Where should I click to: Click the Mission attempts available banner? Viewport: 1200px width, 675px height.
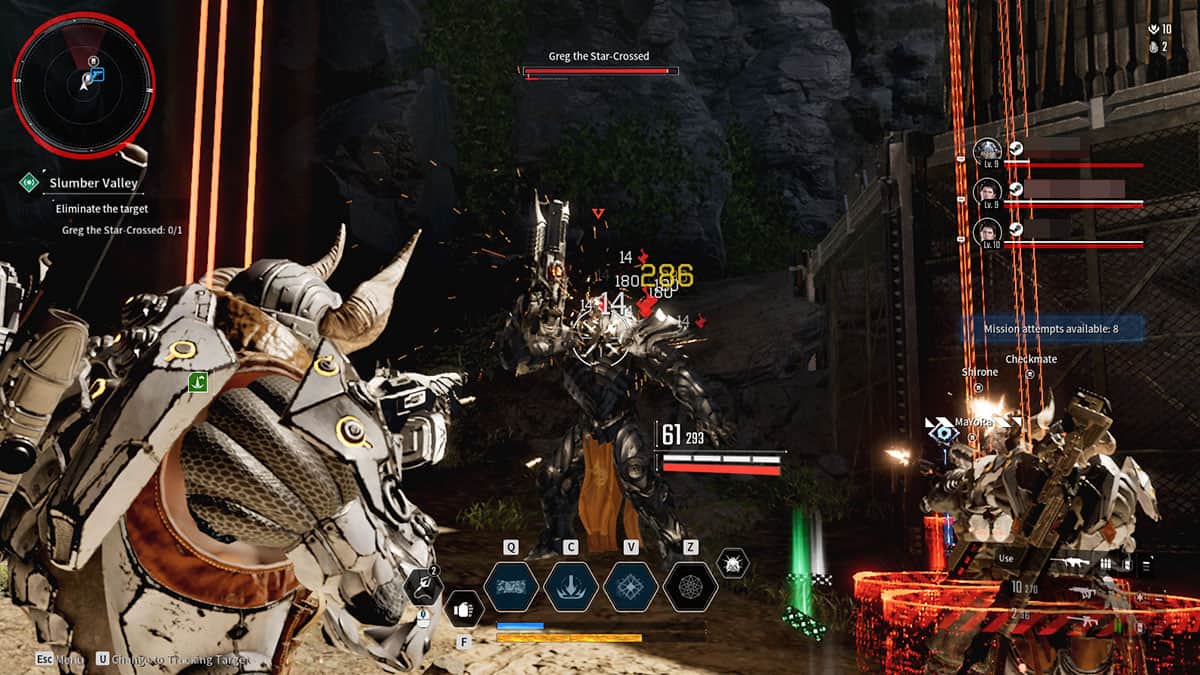1050,328
